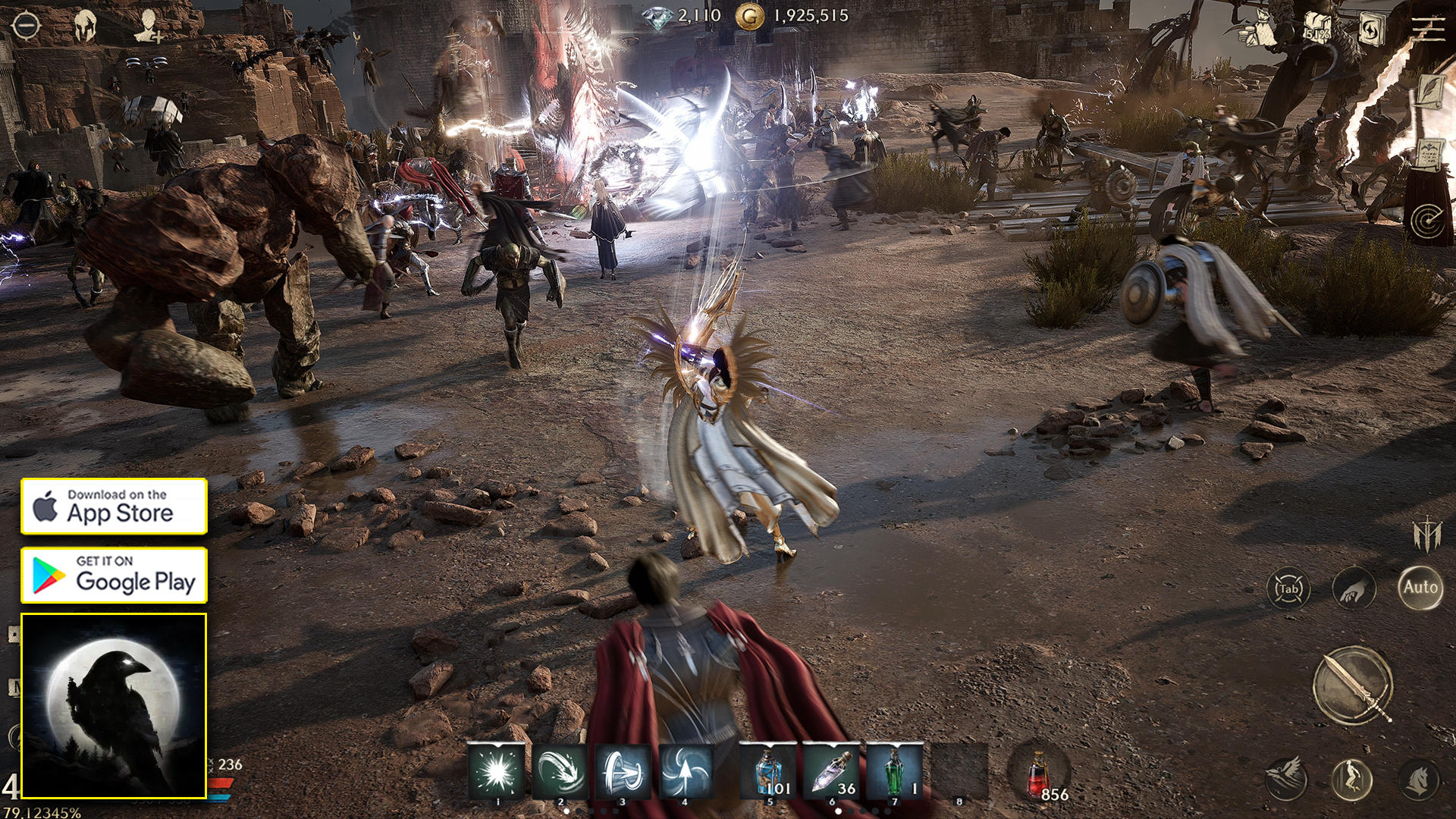The image size is (1456, 819).
Task: Use the curved slash skill
Action: pyautogui.click(x=560, y=772)
